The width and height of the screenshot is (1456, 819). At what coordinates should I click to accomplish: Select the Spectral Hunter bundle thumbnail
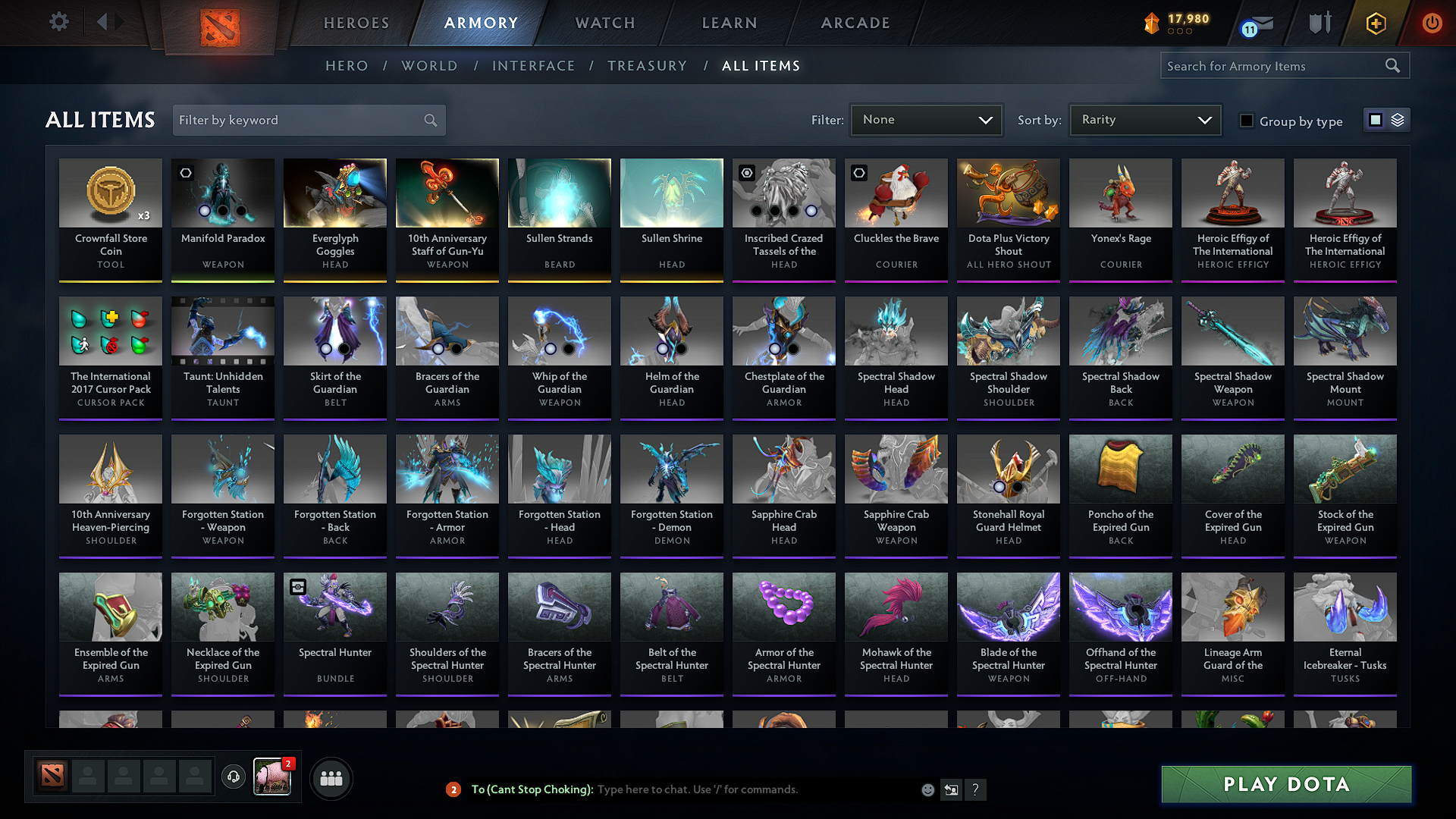click(x=334, y=606)
